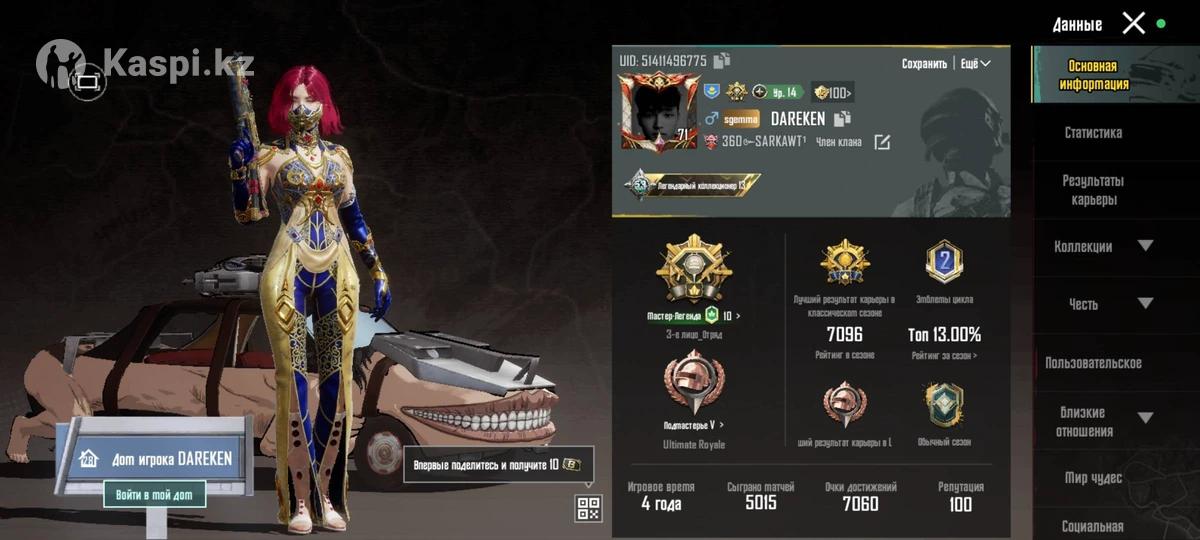This screenshot has height=540, width=1200.
Task: Open the Статистика tab
Action: pos(1092,132)
